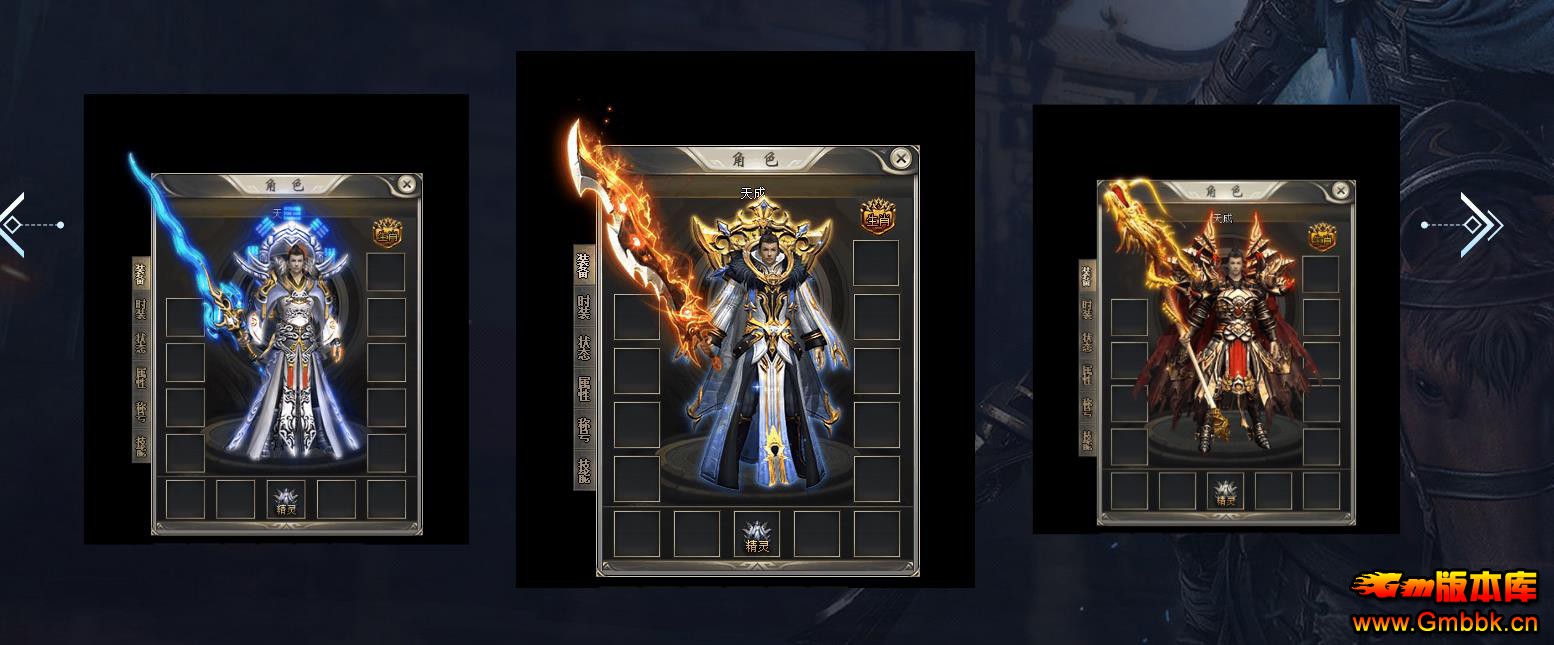Visit the www.Gmbbk.cn watermark link
The height and width of the screenshot is (645, 1554).
click(1444, 623)
